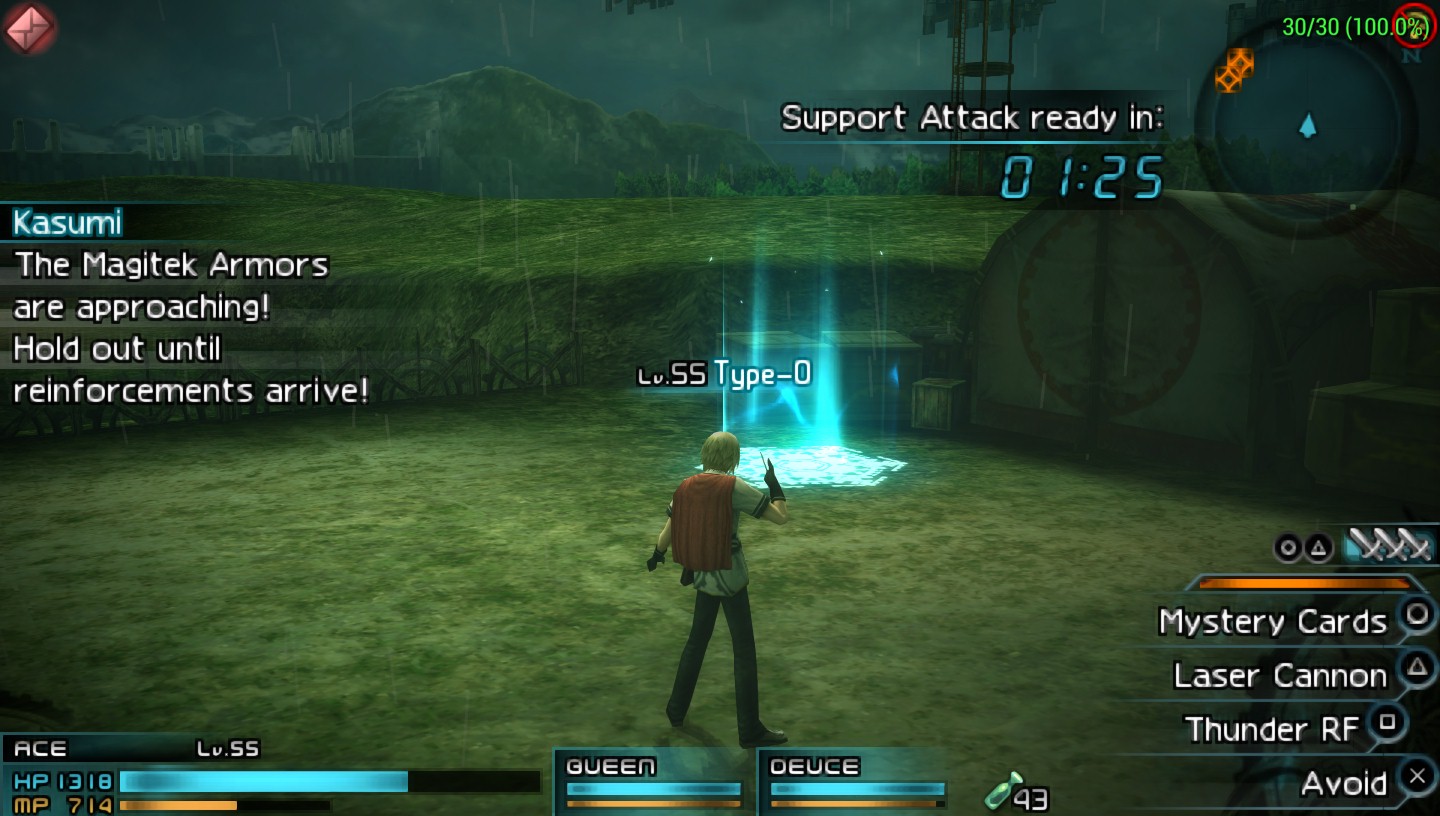Select the Mystery Cards command
This screenshot has width=1440, height=816.
coord(1273,622)
